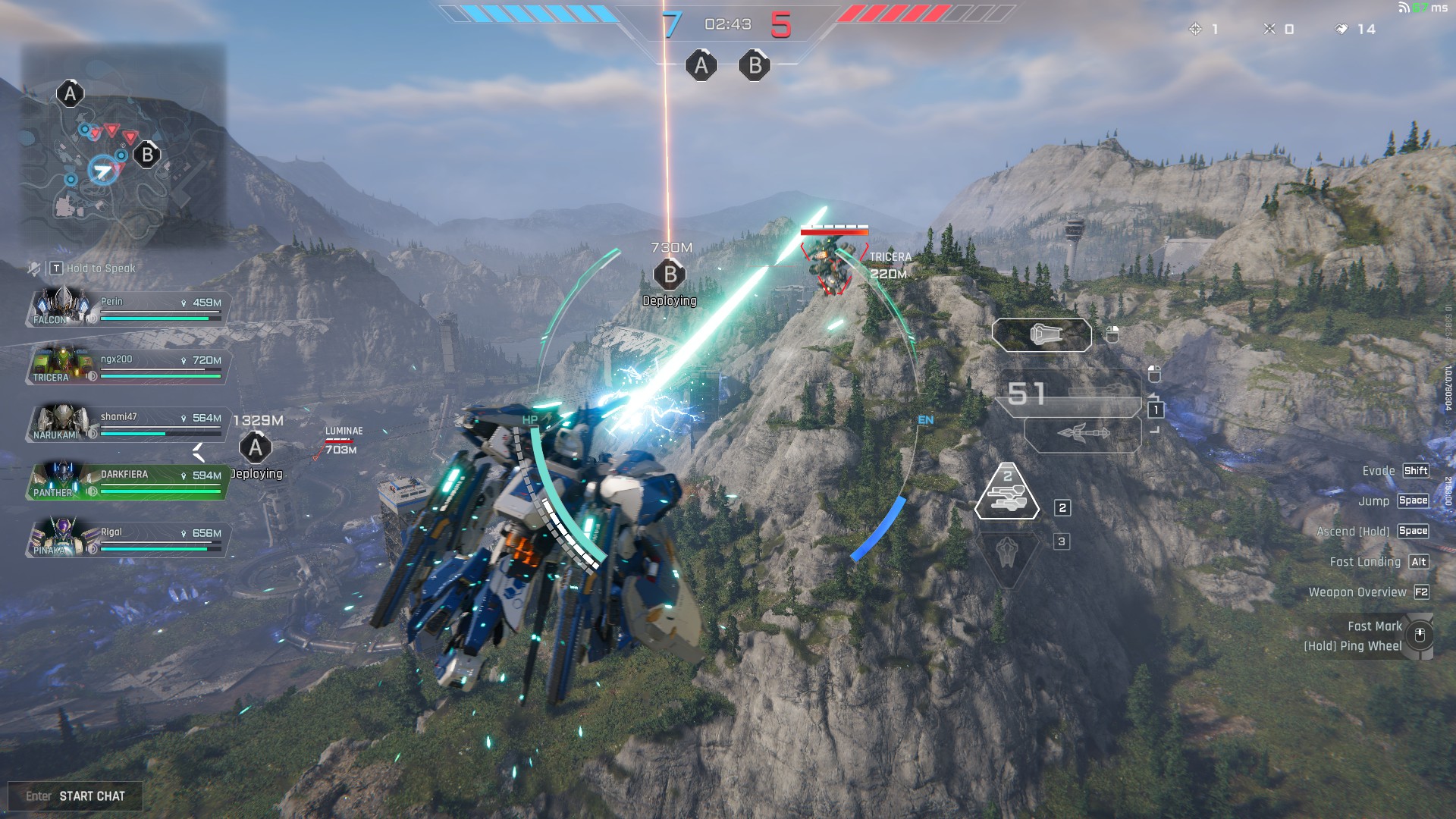Click the objective B icon under the timer
The image size is (1456, 819).
pyautogui.click(x=755, y=66)
